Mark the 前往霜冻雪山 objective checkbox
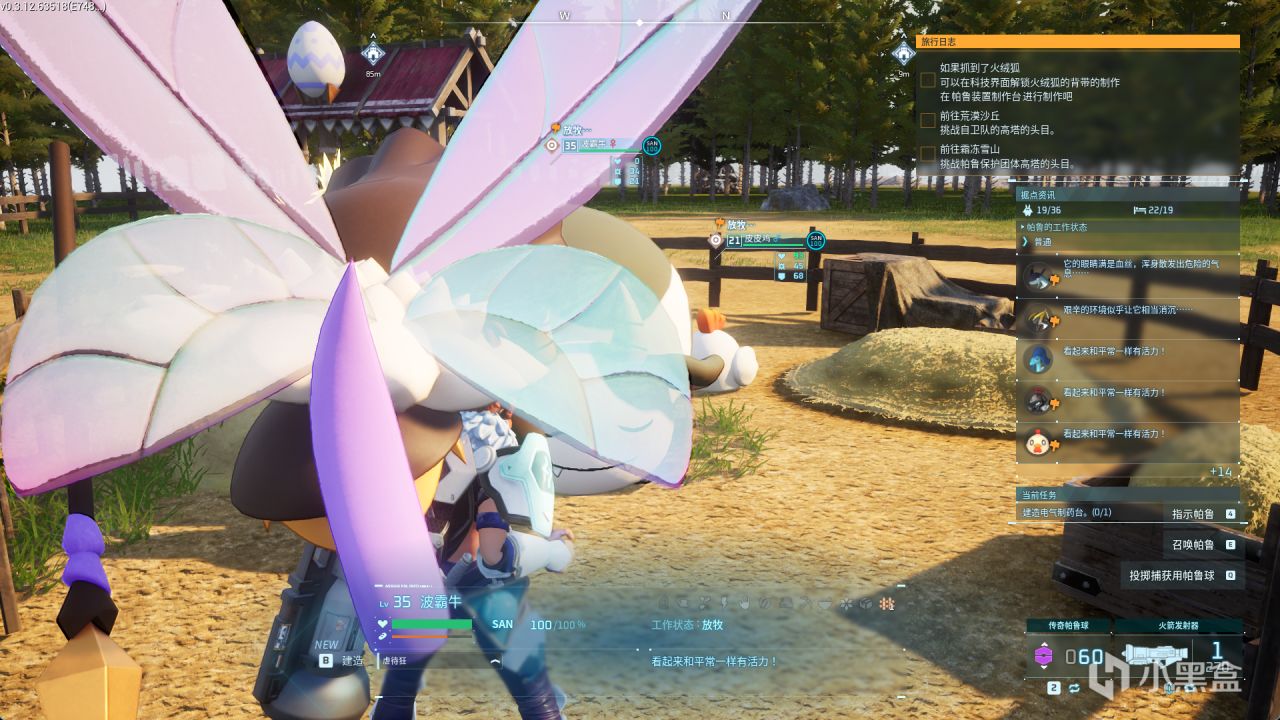Image resolution: width=1280 pixels, height=720 pixels. pos(928,154)
